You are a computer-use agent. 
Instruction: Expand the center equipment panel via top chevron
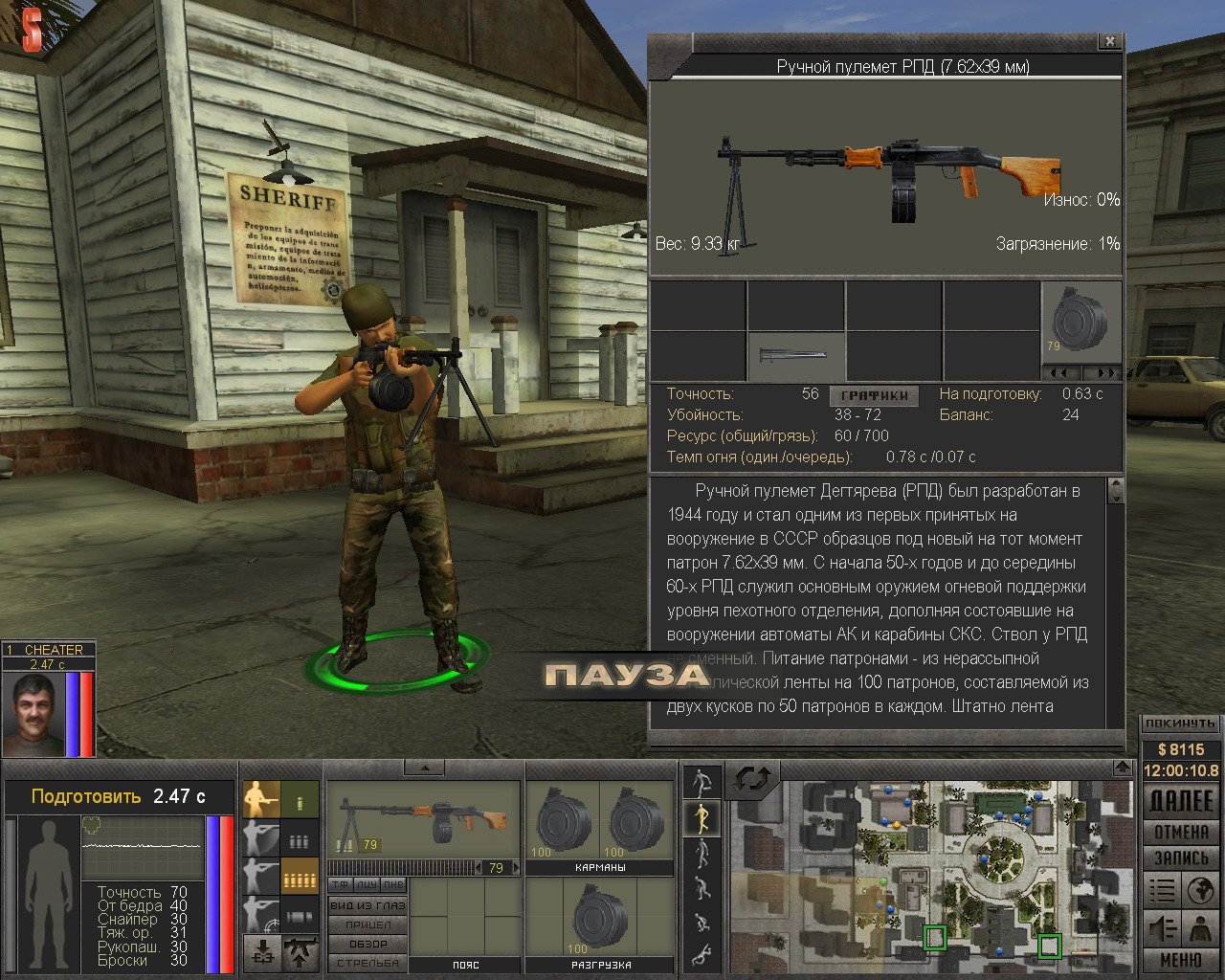pos(425,768)
